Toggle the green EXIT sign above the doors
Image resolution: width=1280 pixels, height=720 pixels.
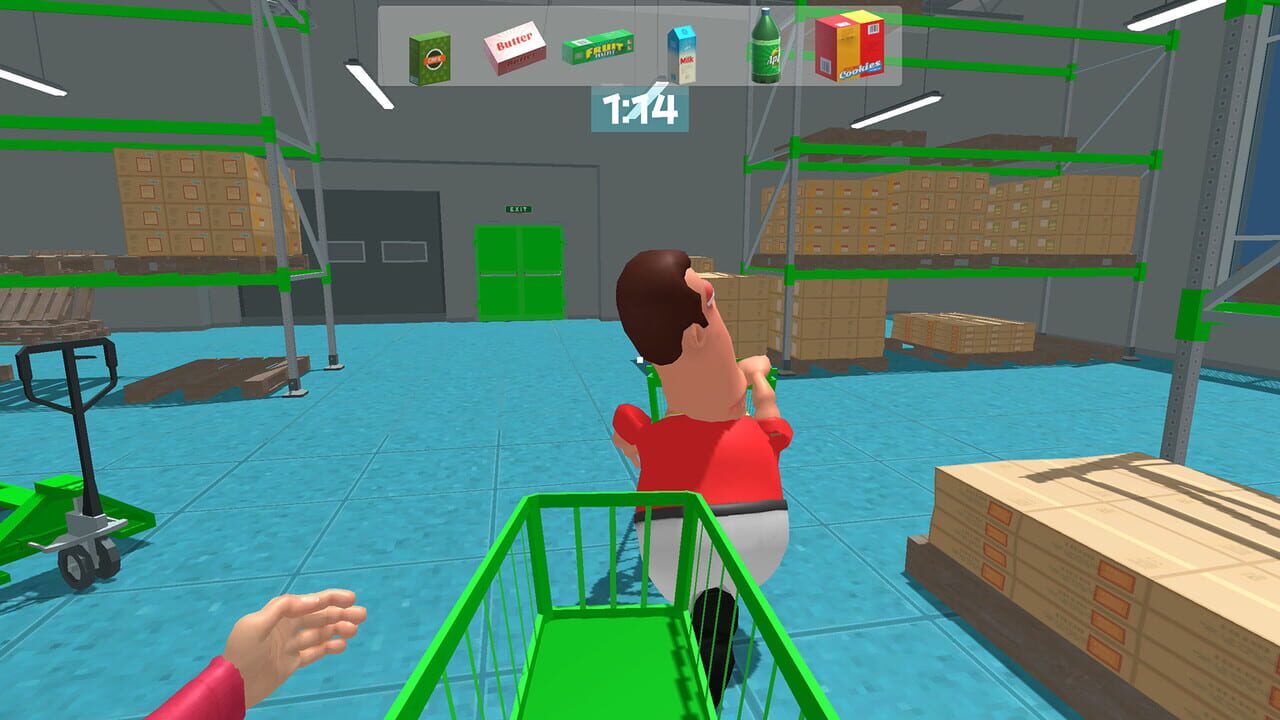point(518,208)
